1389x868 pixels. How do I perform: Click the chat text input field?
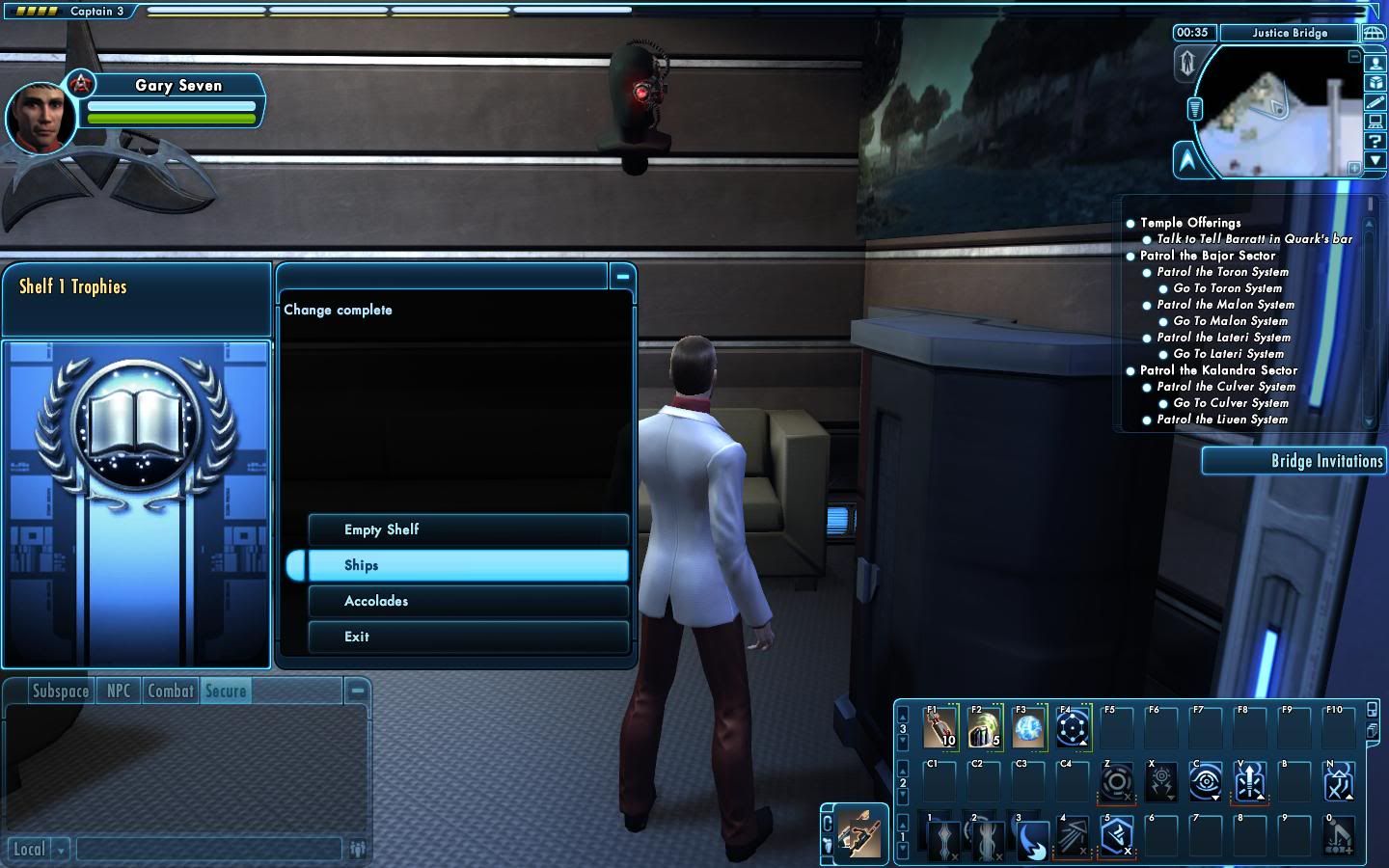tap(208, 849)
